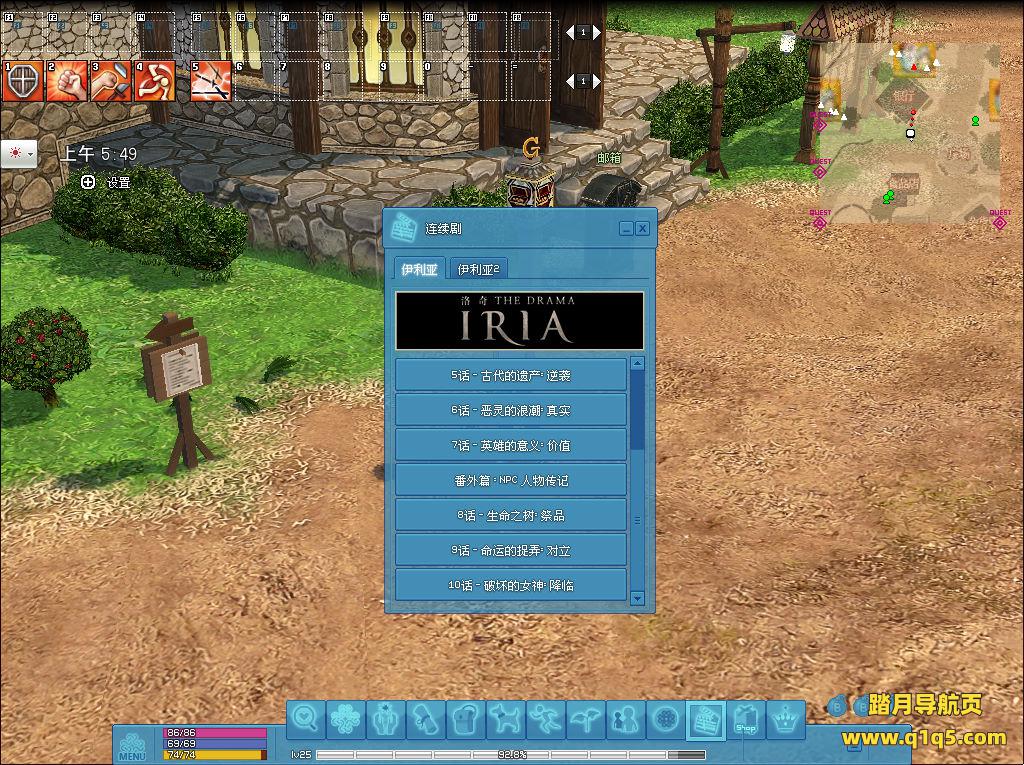Close the 连续剧 drama window

coord(642,229)
